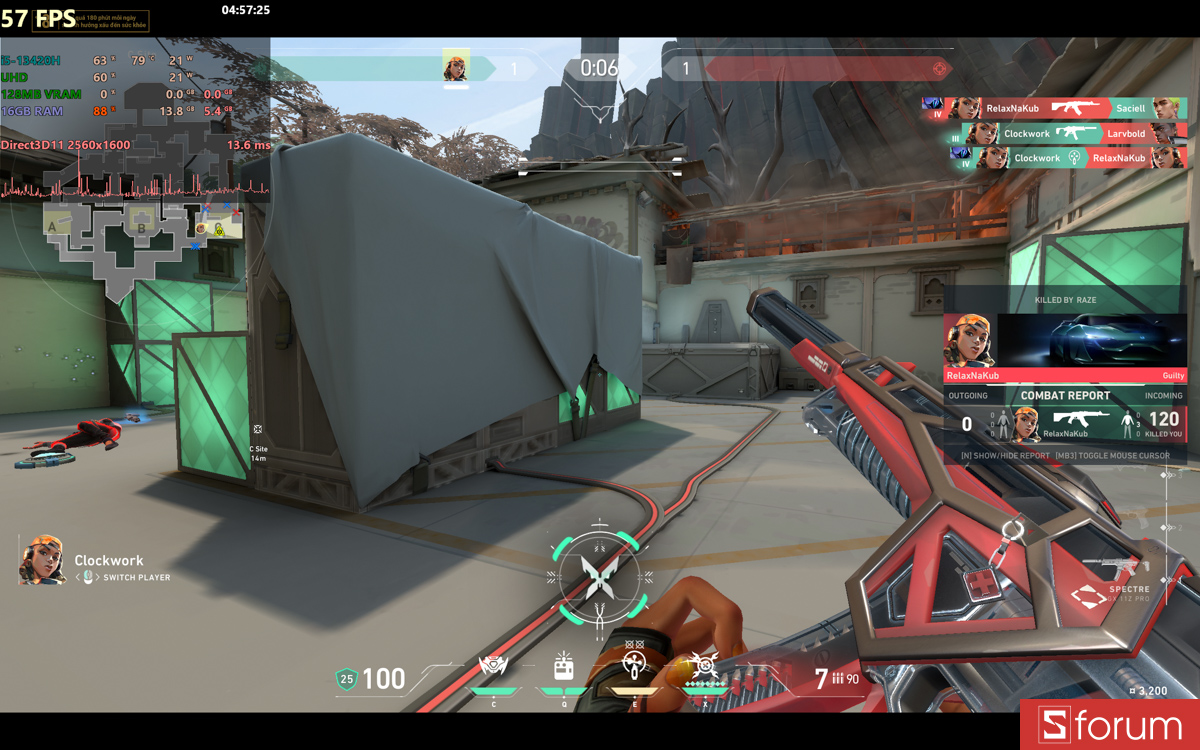Click the agent portrait on the score bar
1200x750 pixels.
pos(456,67)
